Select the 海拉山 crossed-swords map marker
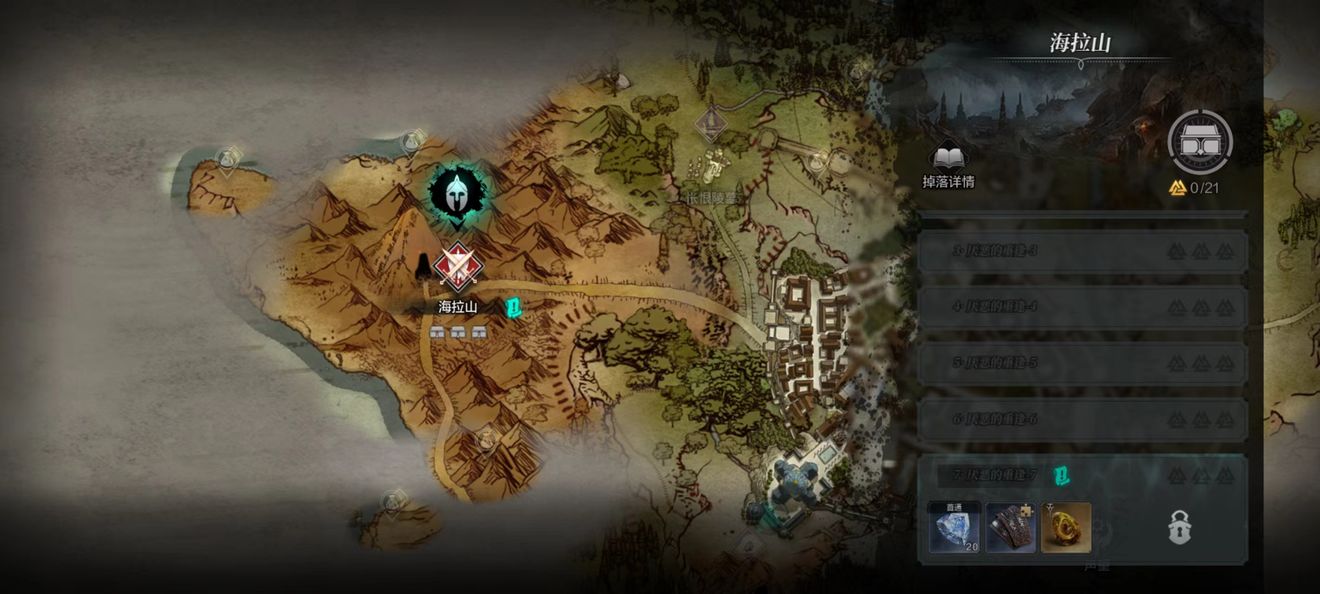The image size is (1320, 594). (457, 267)
